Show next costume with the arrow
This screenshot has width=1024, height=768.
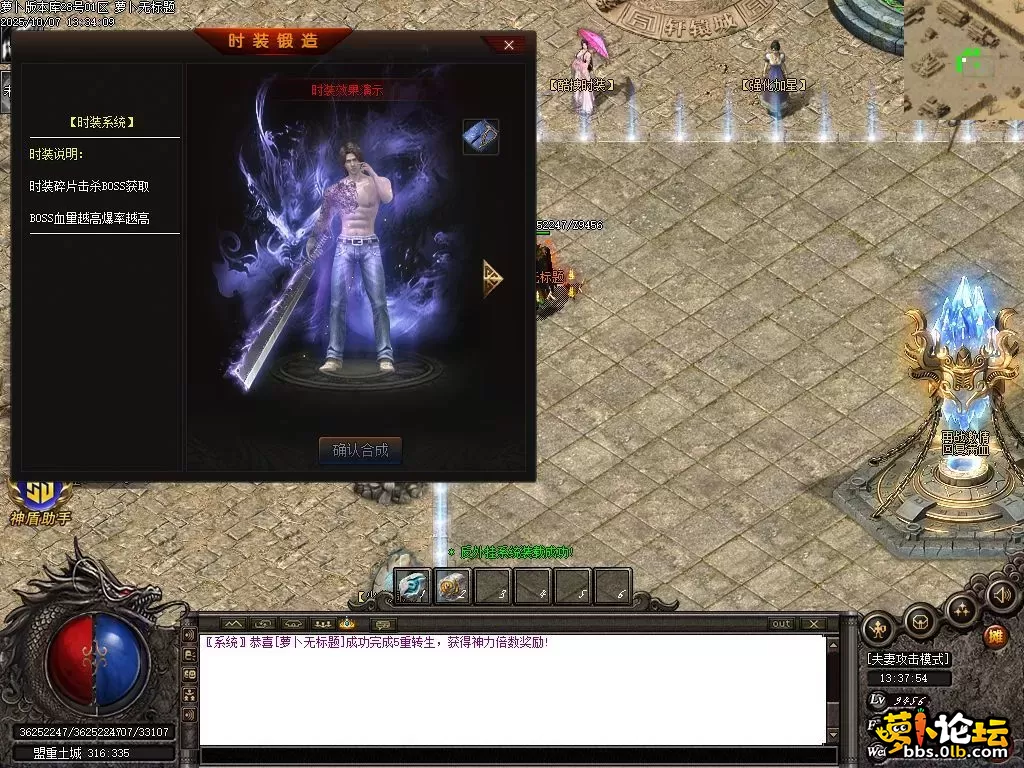click(492, 278)
